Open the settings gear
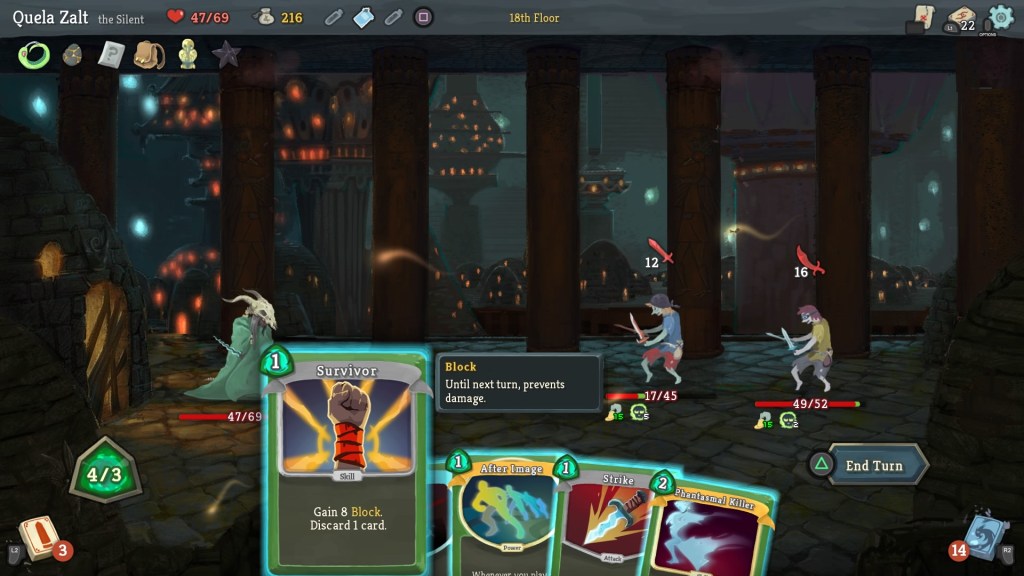The image size is (1024, 576). tap(1000, 17)
